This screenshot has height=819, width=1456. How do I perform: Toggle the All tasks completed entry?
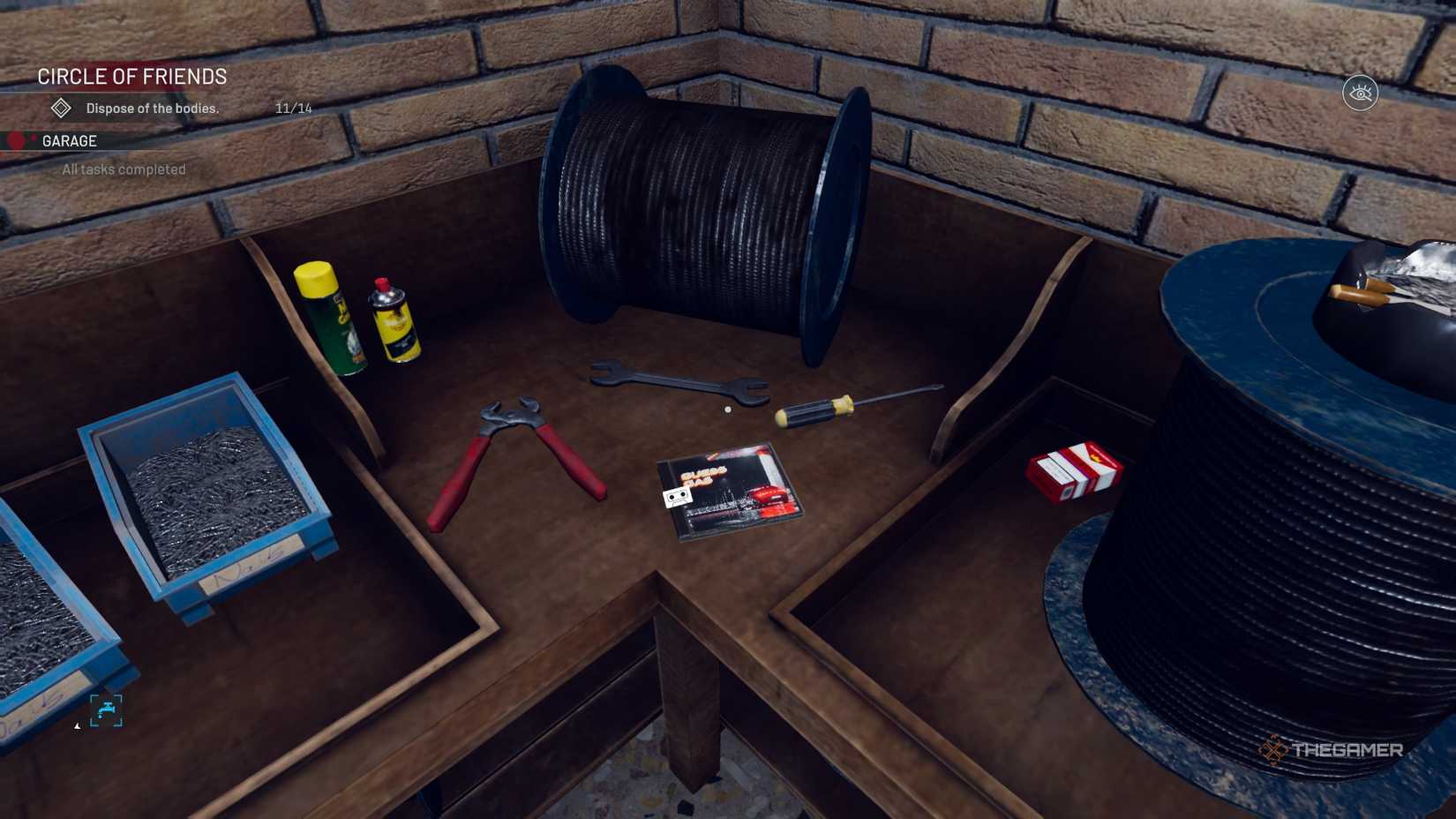(123, 169)
